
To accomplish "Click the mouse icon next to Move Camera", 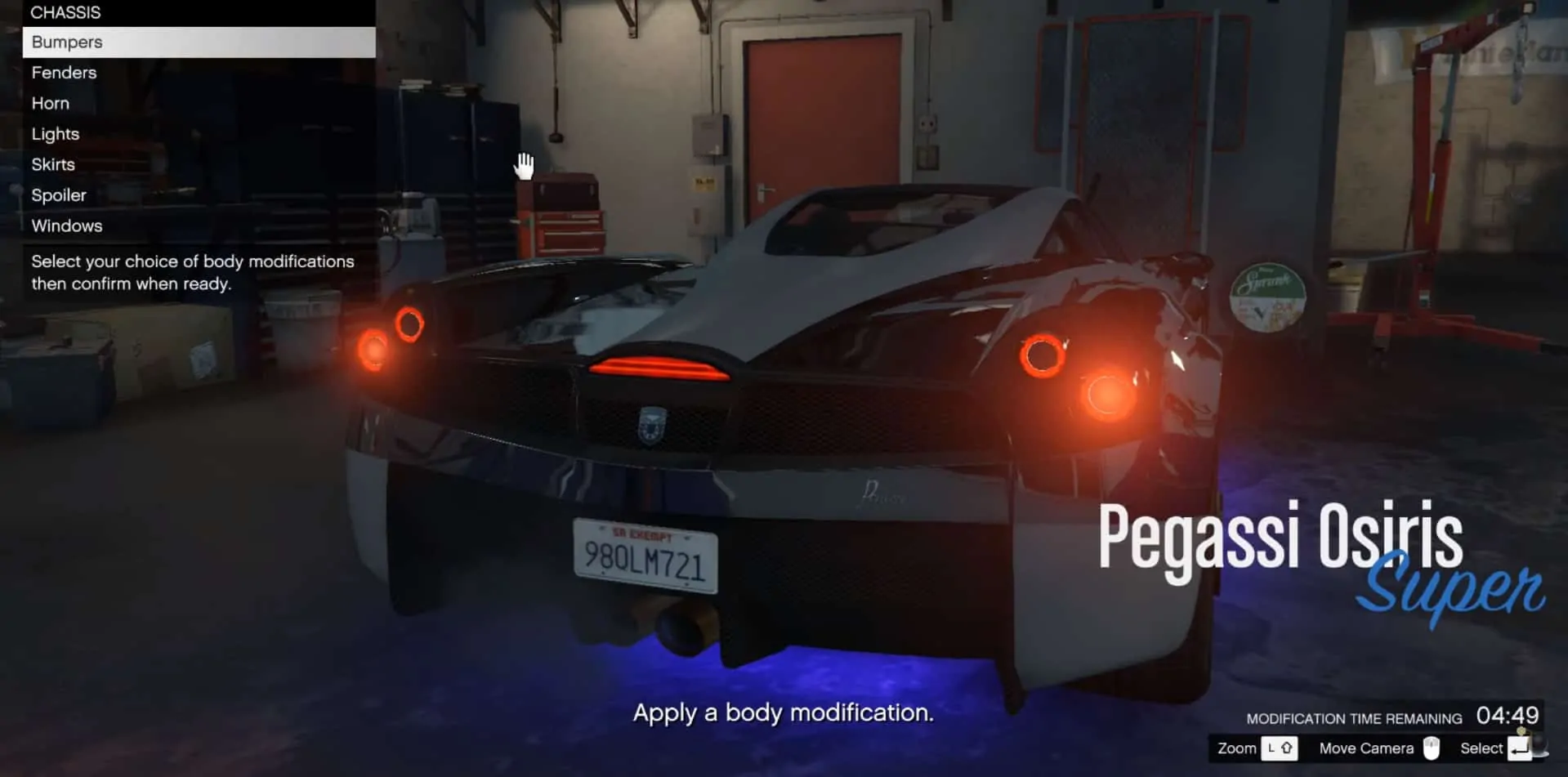I will [1431, 748].
